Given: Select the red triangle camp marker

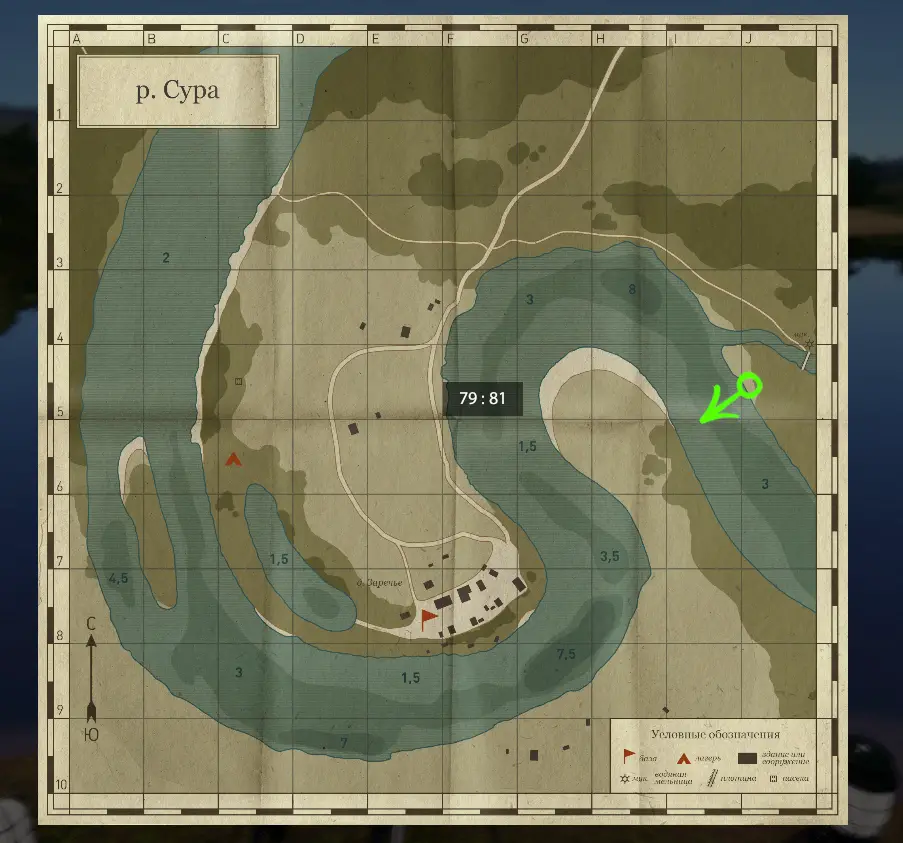Looking at the screenshot, I should click(233, 460).
